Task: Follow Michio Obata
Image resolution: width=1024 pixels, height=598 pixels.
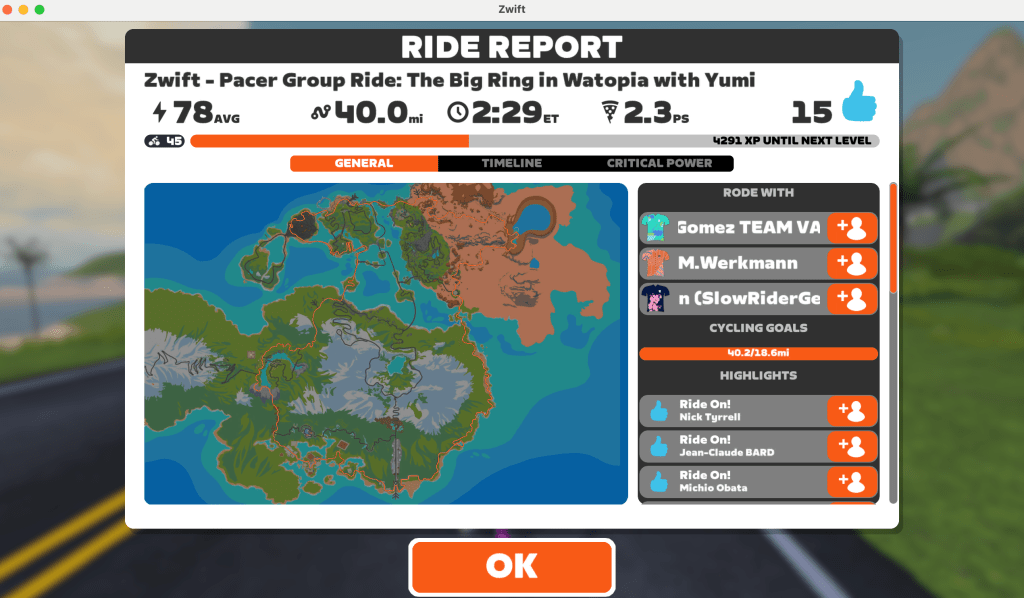Action: coord(853,481)
